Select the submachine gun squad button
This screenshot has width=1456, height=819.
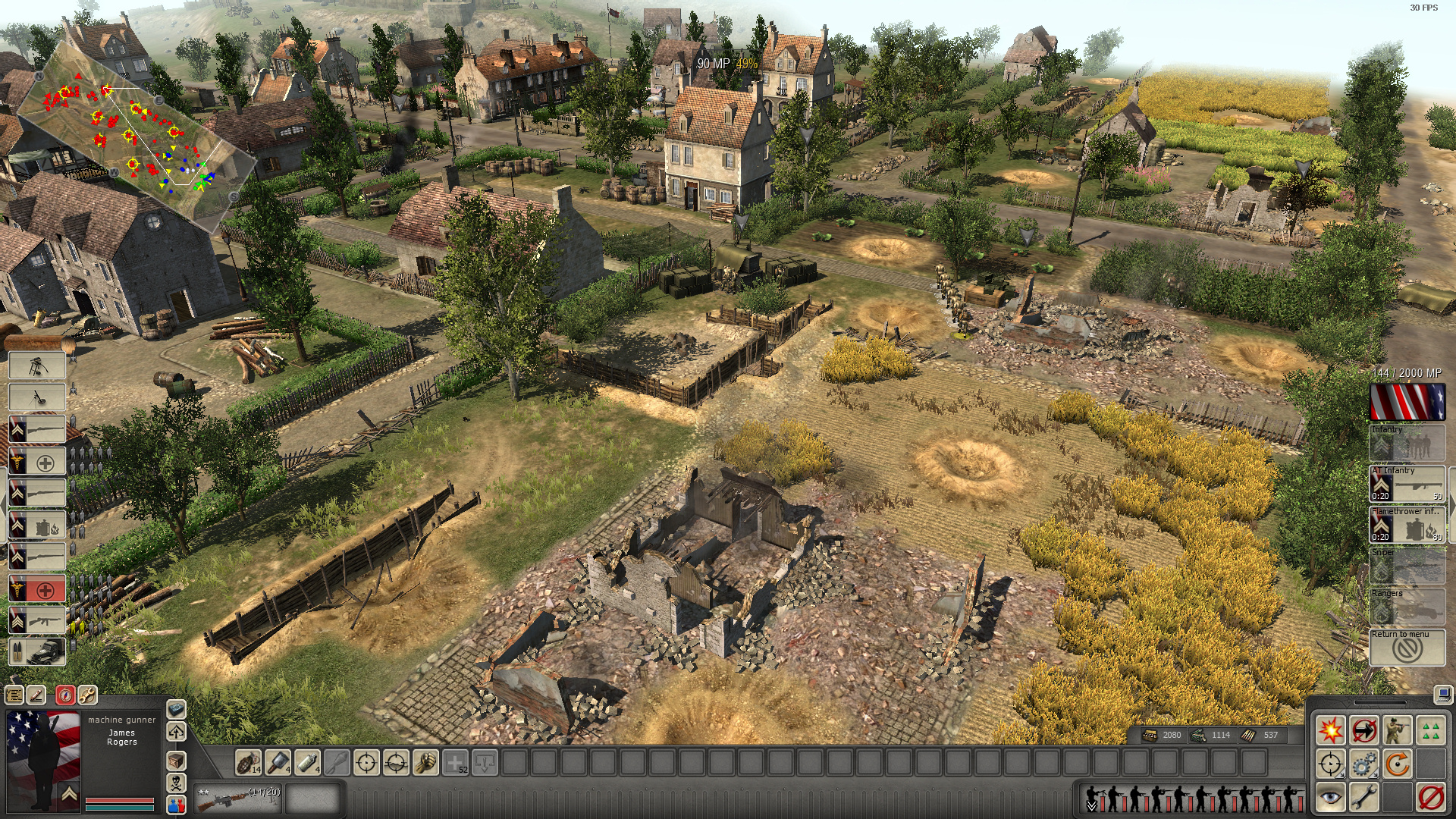point(37,620)
